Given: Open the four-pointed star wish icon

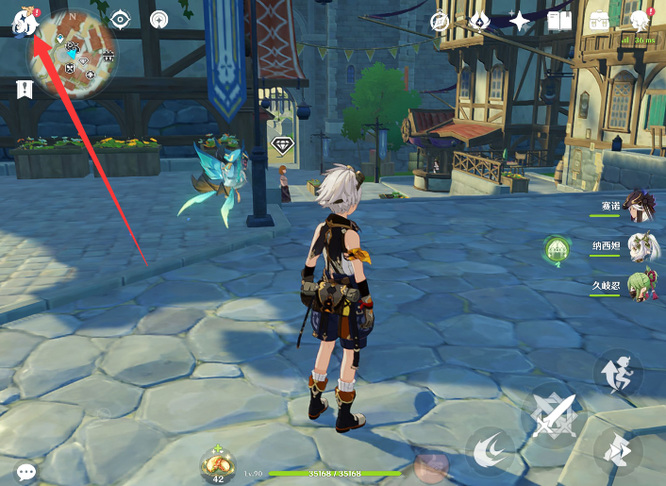Looking at the screenshot, I should 519,21.
